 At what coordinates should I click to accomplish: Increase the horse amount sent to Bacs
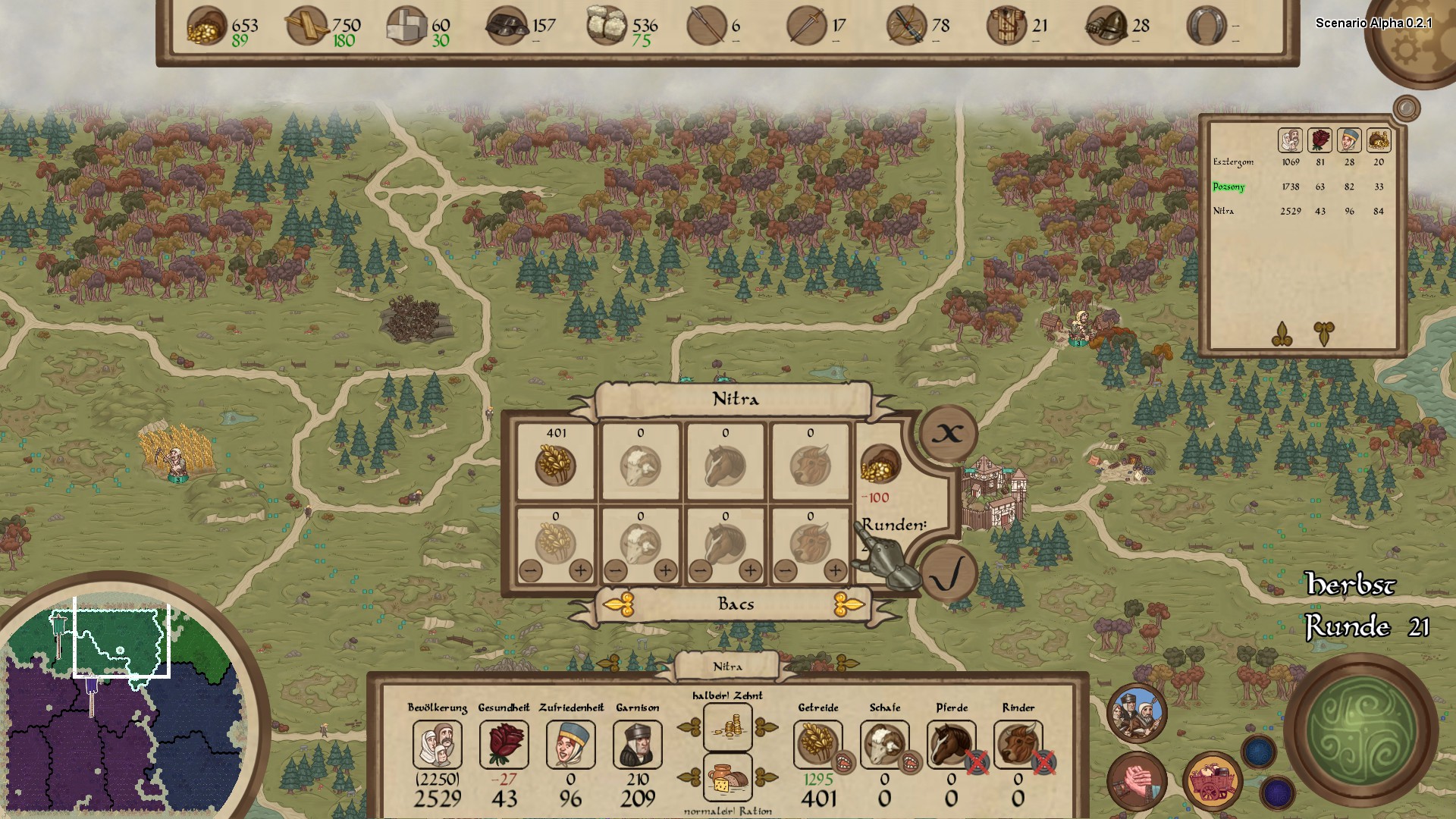click(x=751, y=570)
